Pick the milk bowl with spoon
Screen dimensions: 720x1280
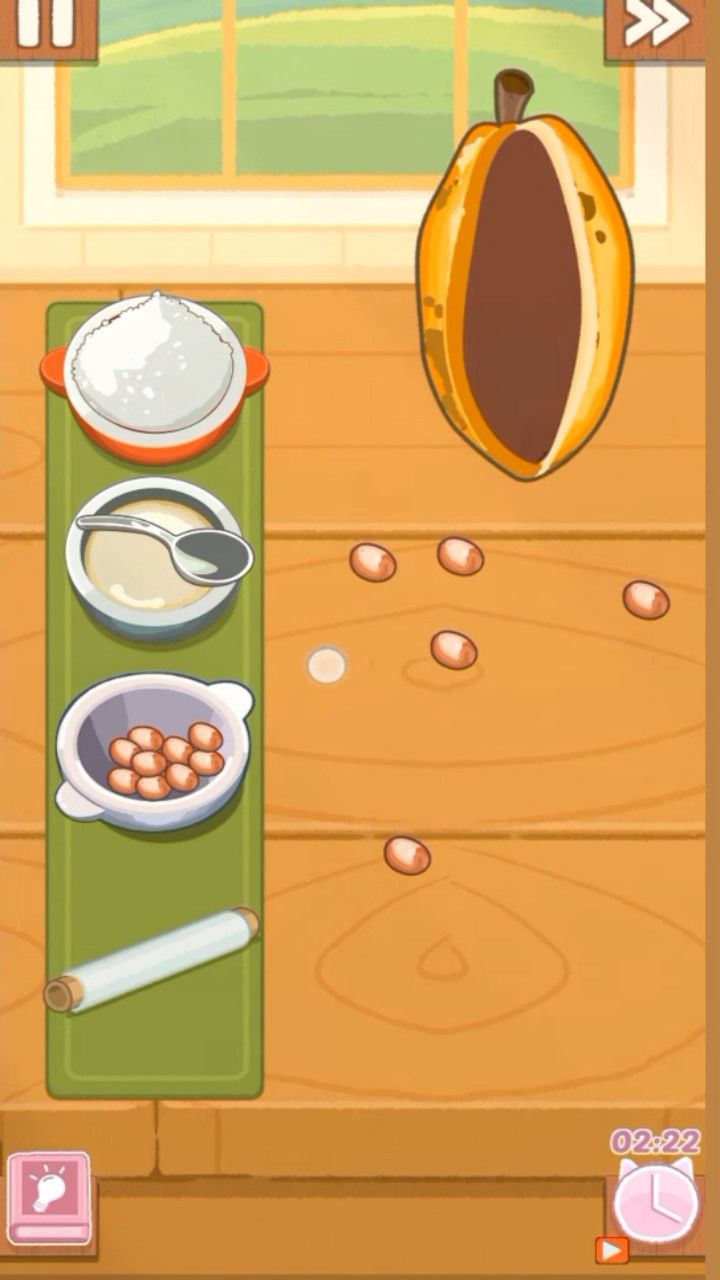pyautogui.click(x=155, y=556)
